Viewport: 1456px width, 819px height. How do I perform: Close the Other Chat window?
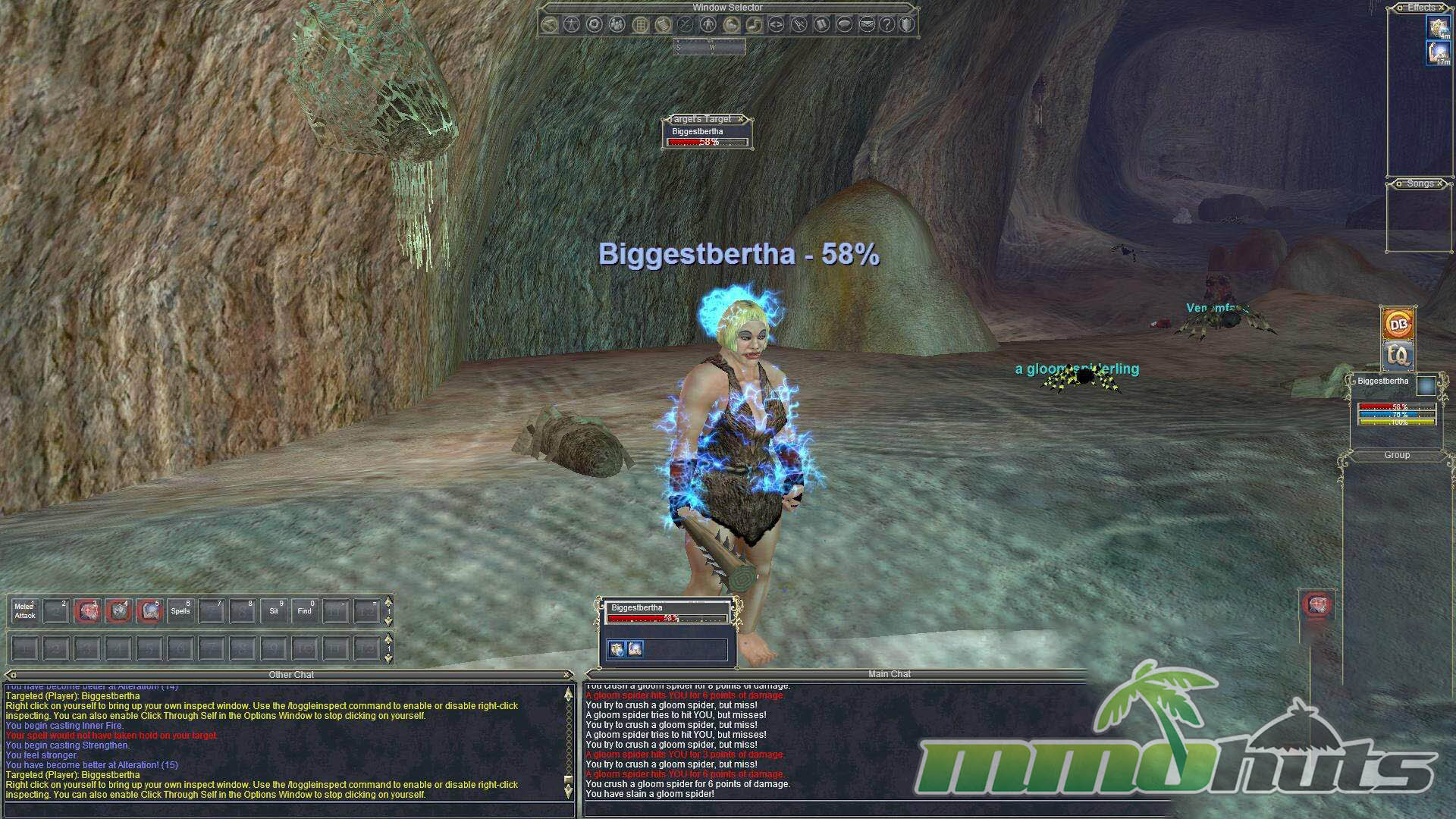[566, 675]
